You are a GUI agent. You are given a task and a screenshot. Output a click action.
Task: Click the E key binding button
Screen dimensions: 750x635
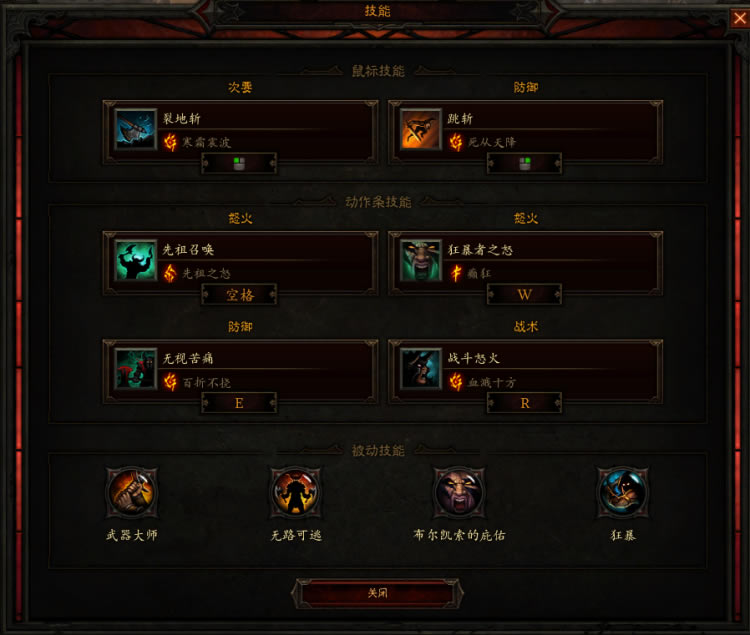[240, 403]
